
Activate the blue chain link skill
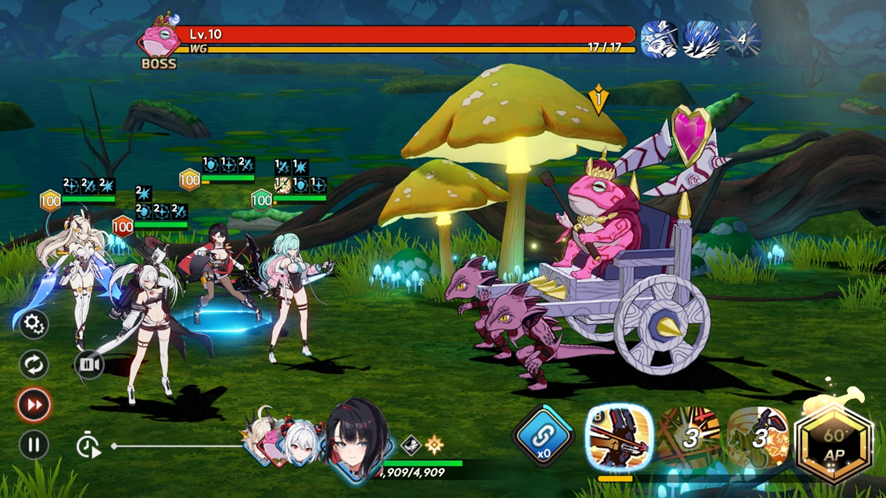543,438
